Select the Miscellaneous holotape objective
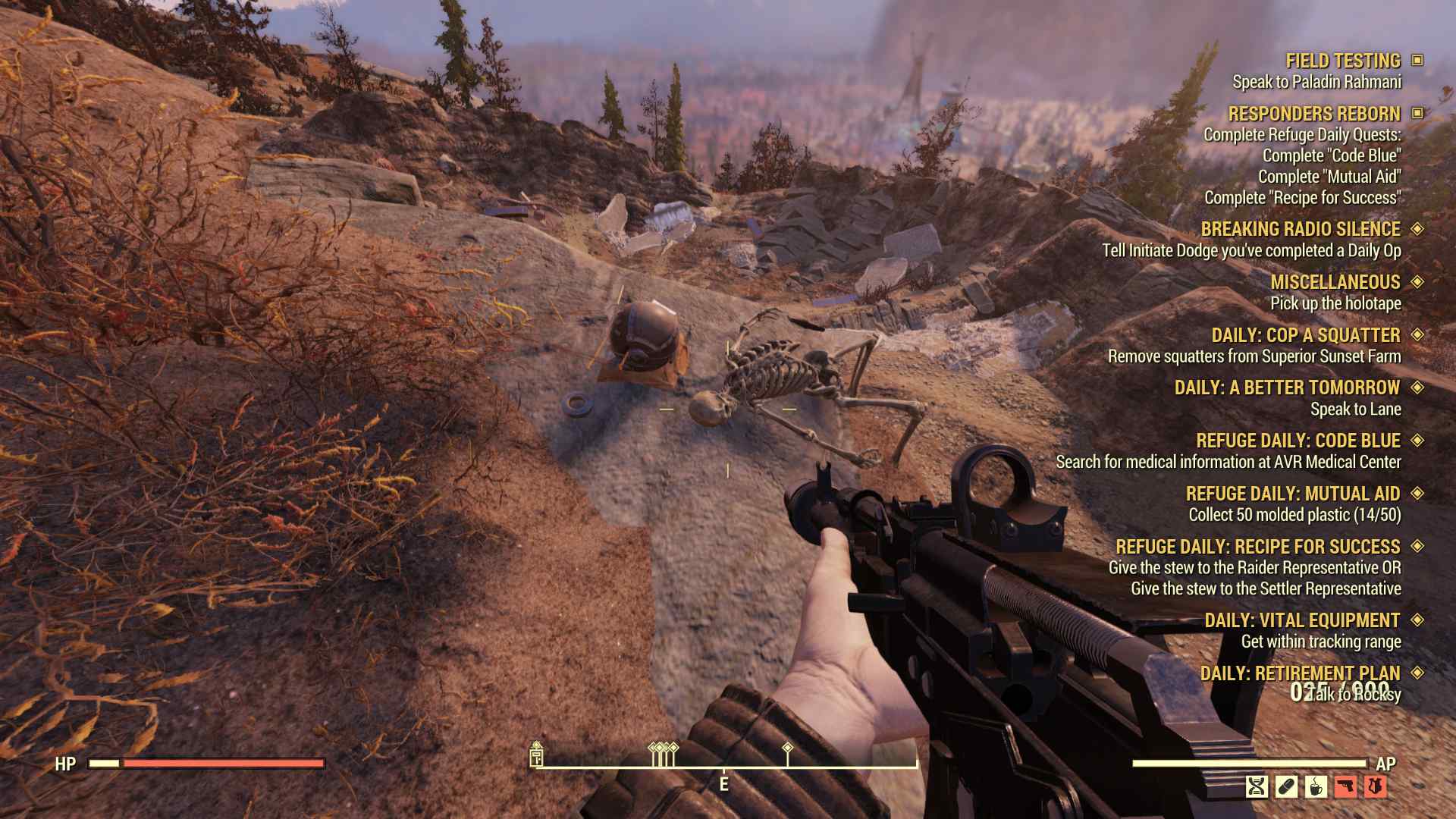1456x819 pixels. pyautogui.click(x=1335, y=282)
